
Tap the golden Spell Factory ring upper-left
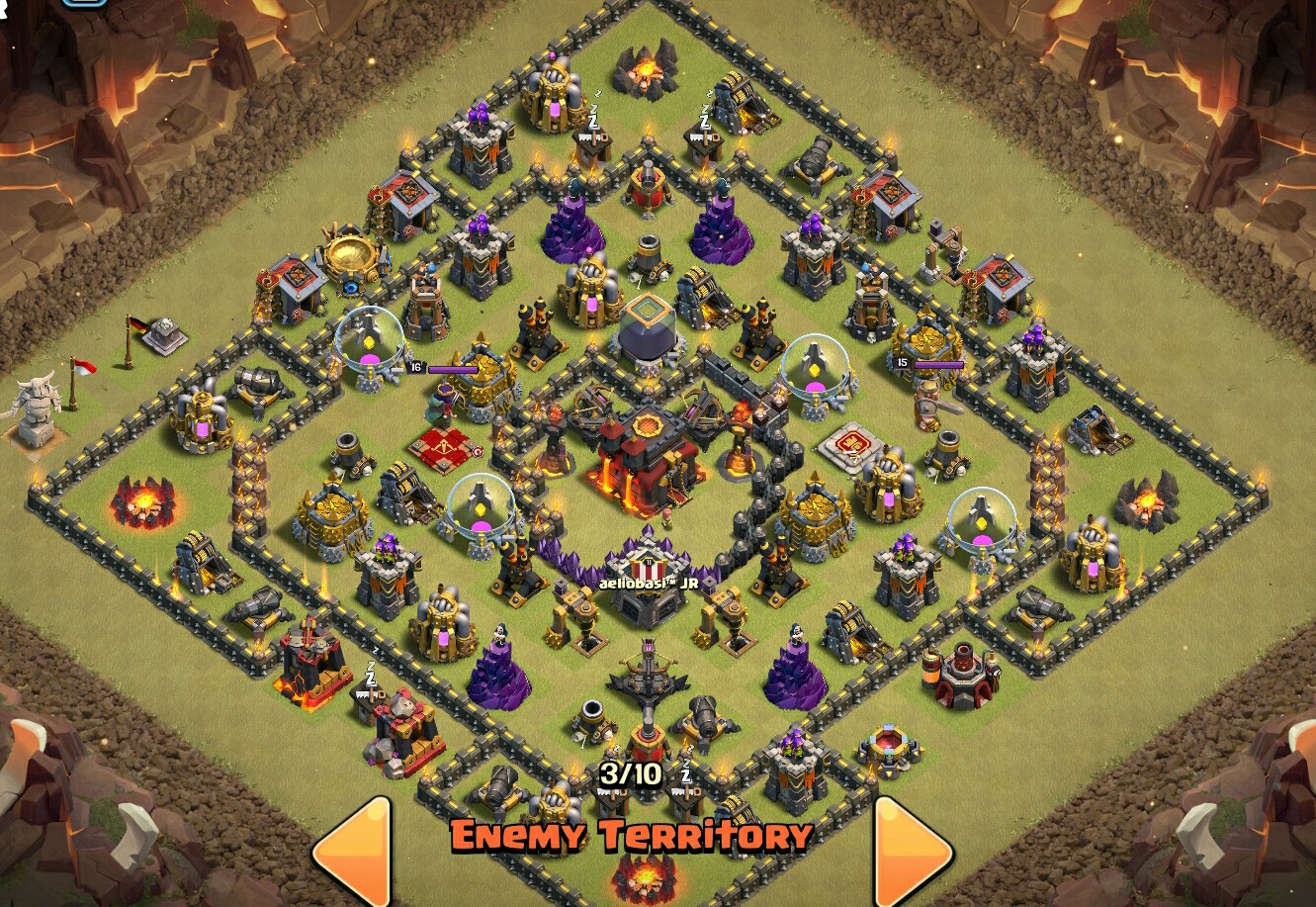pyautogui.click(x=352, y=255)
